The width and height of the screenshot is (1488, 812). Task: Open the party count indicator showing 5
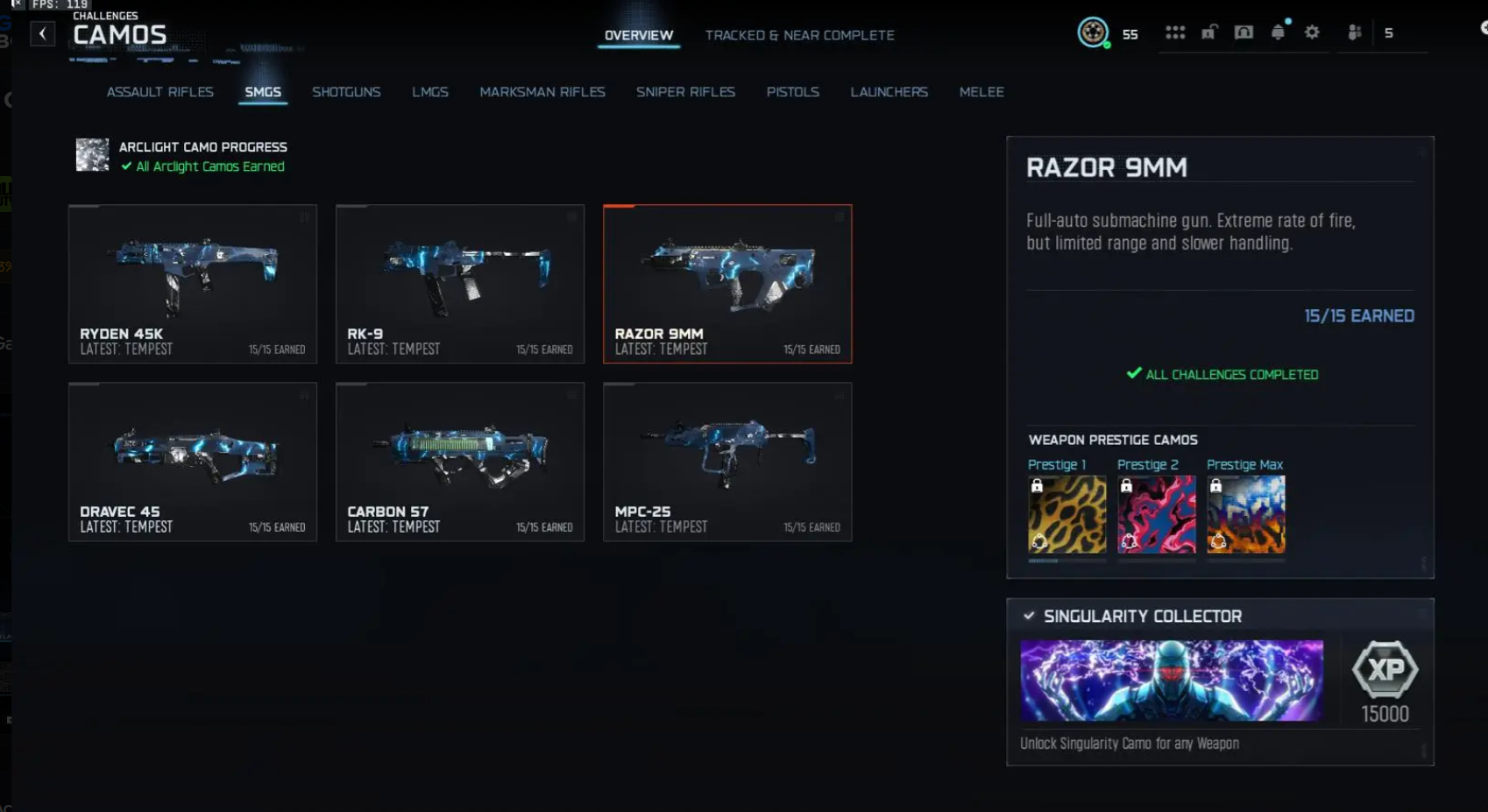click(x=1389, y=32)
